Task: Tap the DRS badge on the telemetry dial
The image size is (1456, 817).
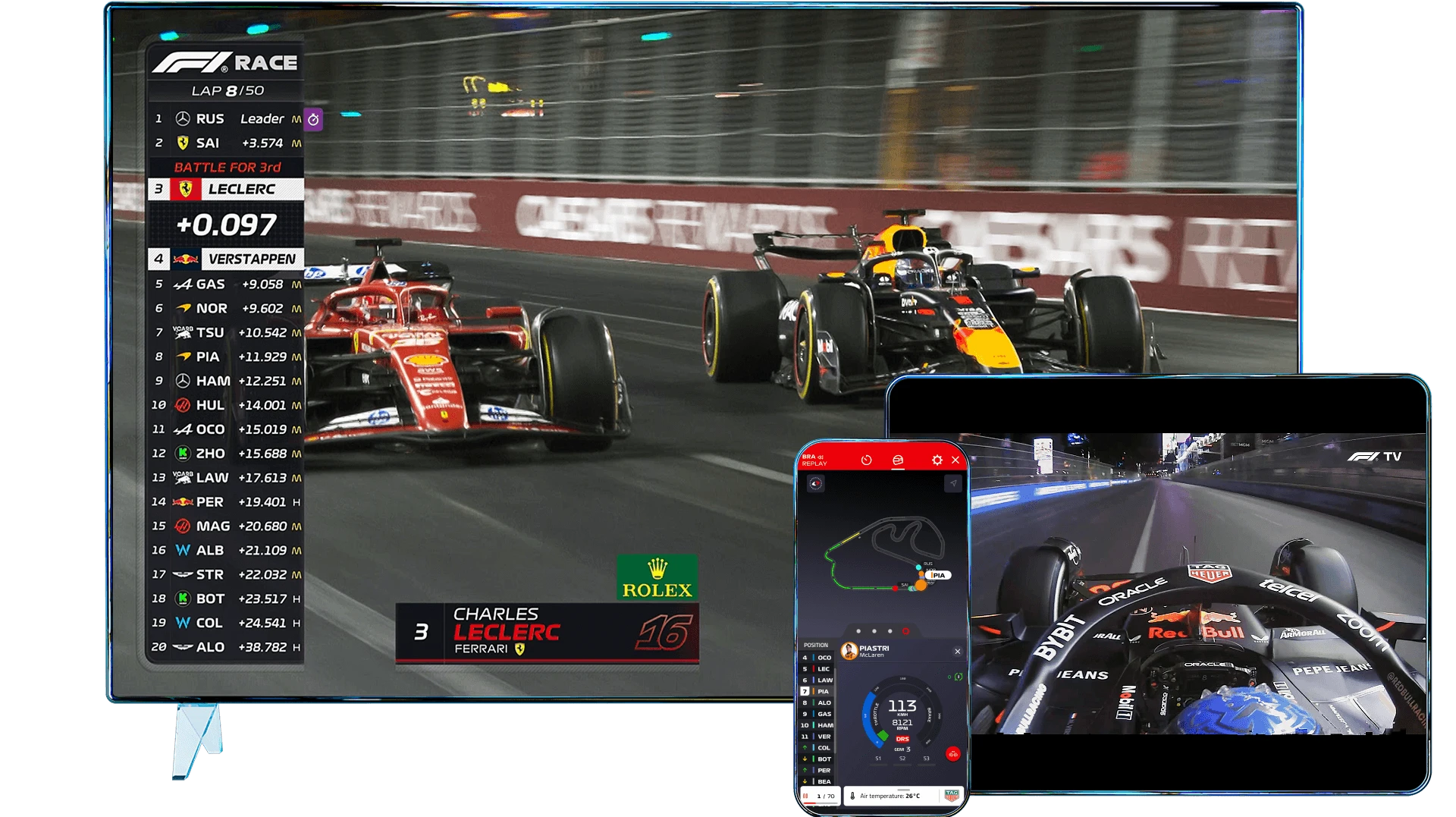Action: coord(902,739)
